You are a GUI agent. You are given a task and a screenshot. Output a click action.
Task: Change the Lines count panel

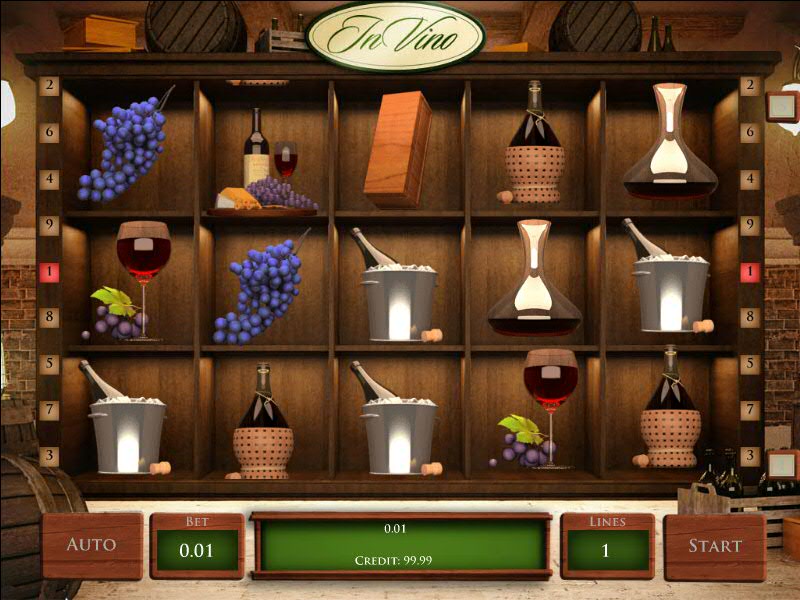[607, 547]
